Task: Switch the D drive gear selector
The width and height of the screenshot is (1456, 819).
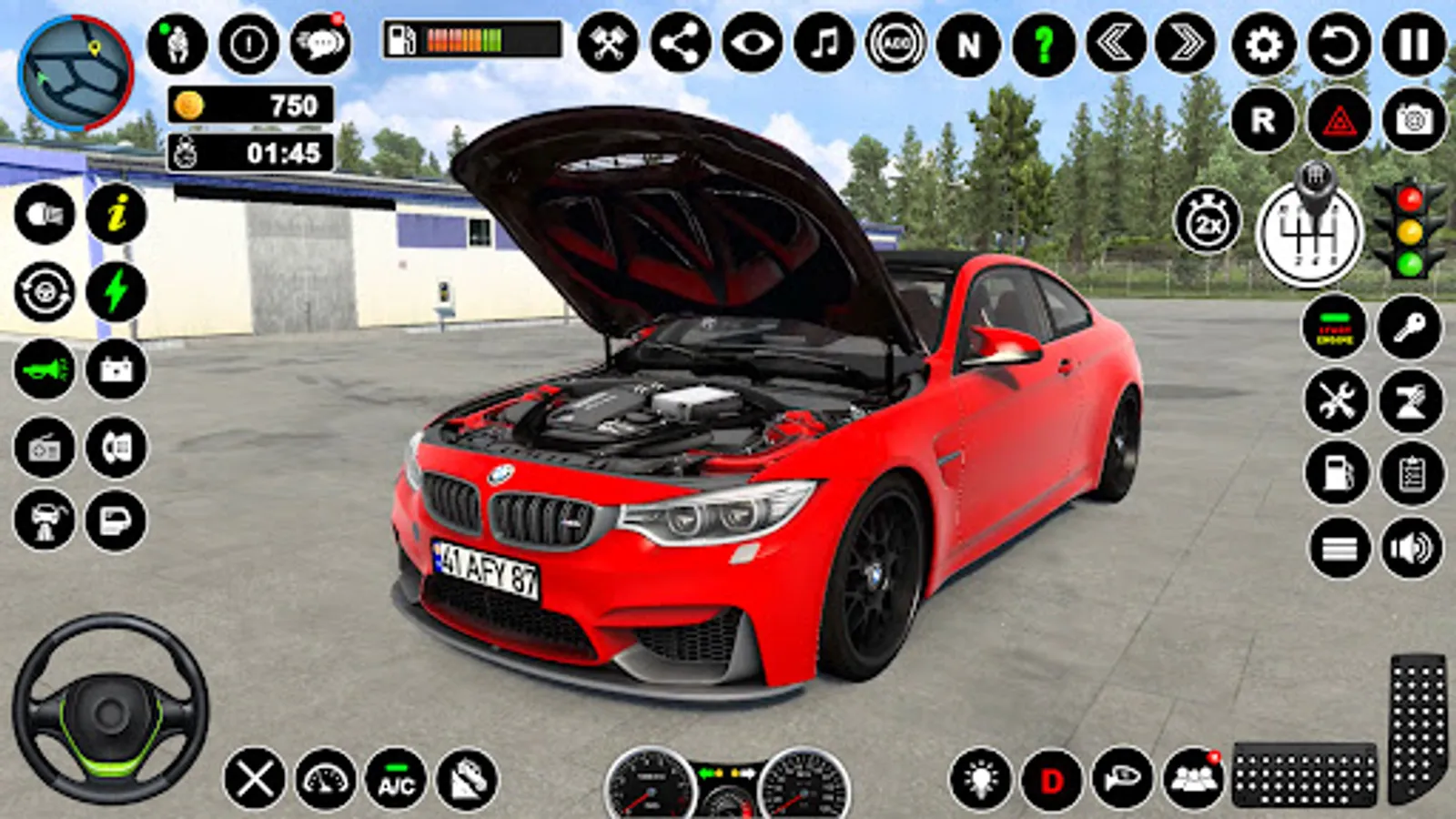Action: [x=1052, y=781]
